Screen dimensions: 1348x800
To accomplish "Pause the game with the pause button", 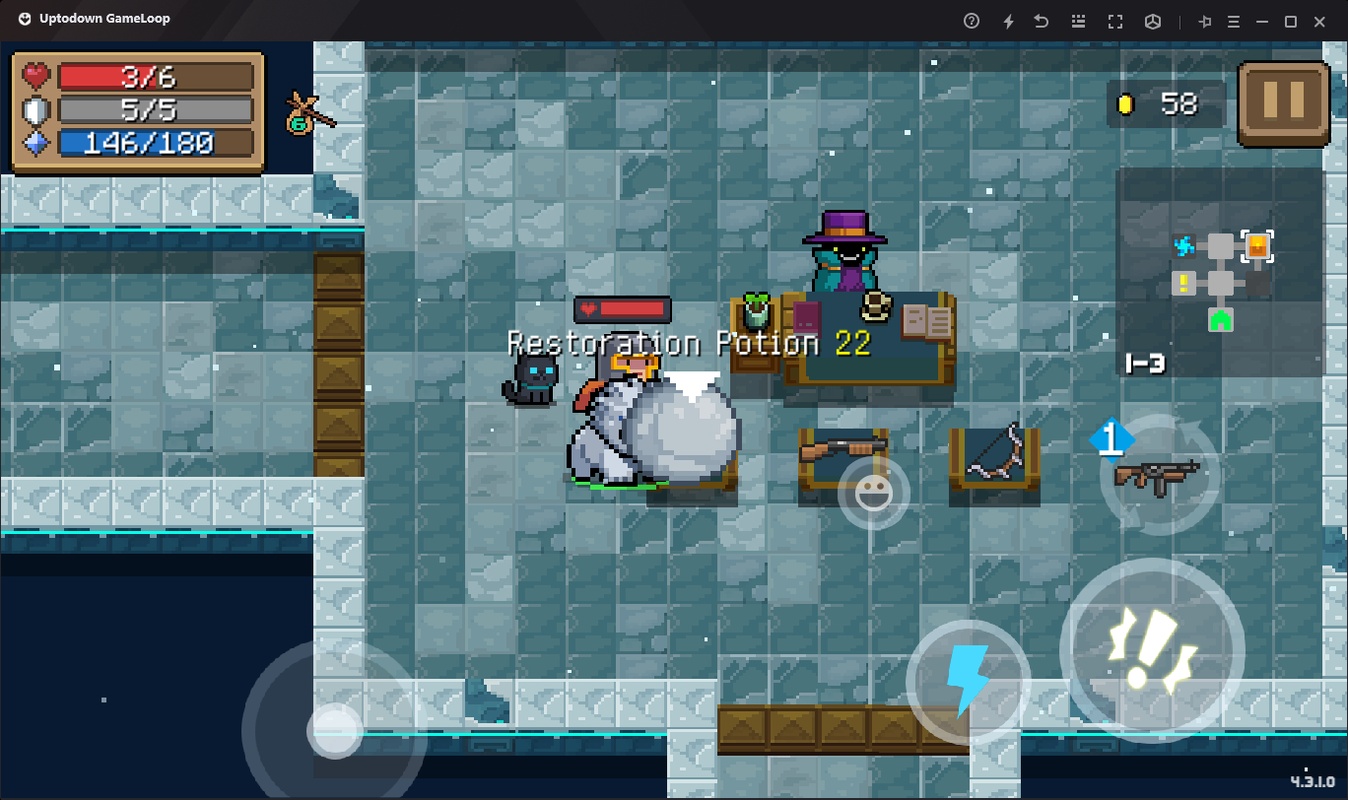I will (x=1284, y=103).
